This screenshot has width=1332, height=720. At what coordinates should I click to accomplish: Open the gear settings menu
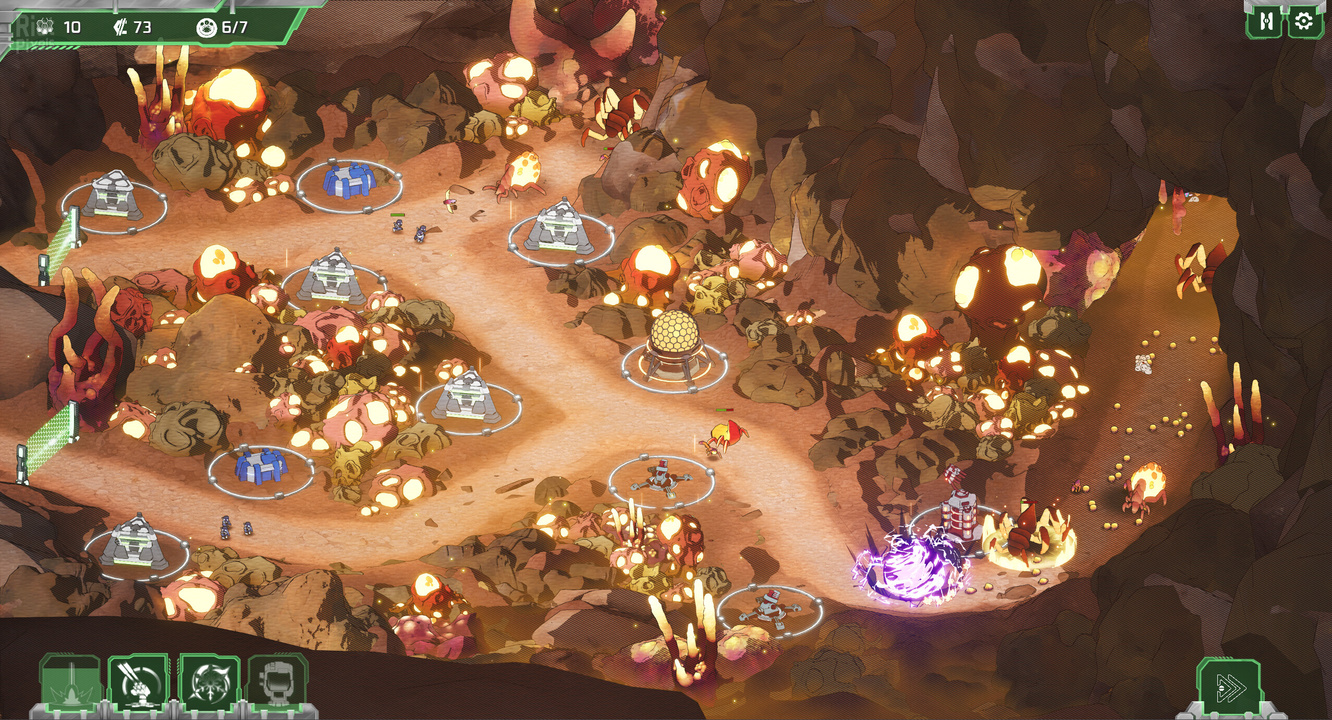point(1303,21)
